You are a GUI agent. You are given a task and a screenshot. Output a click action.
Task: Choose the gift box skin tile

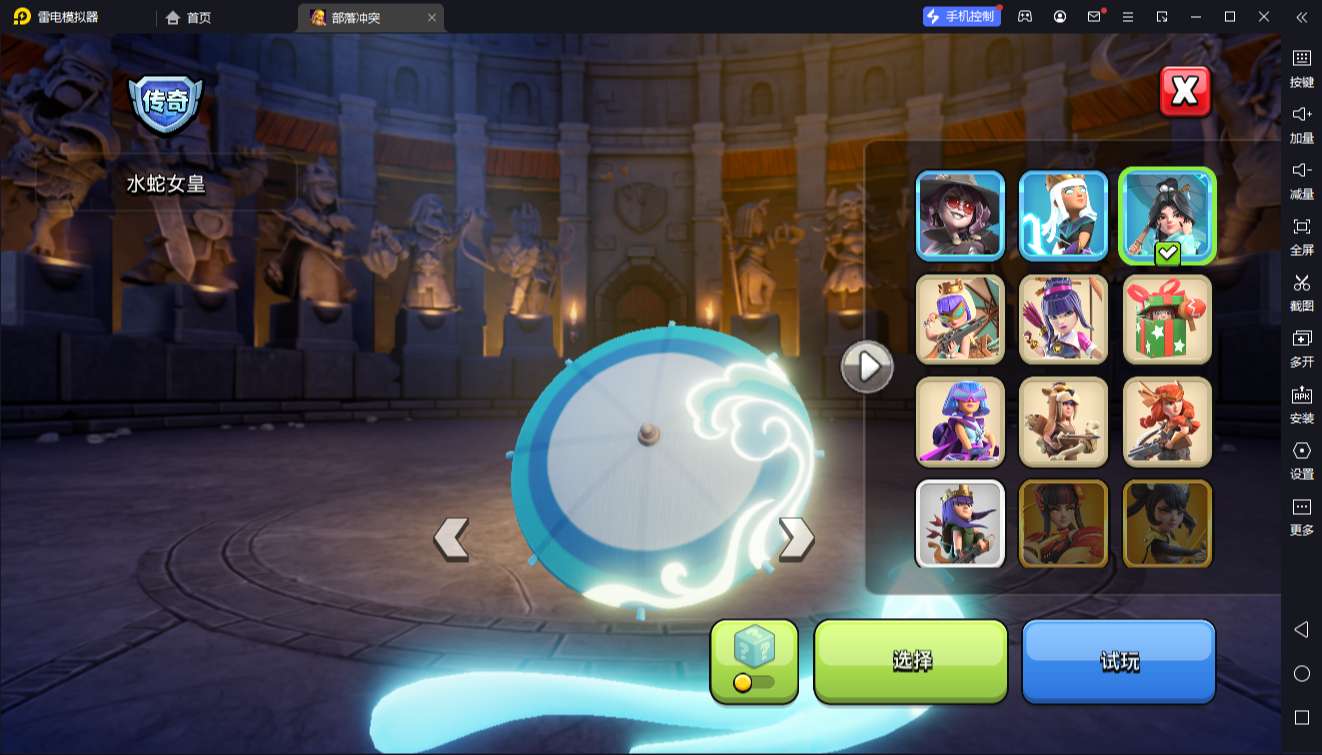[x=1167, y=319]
